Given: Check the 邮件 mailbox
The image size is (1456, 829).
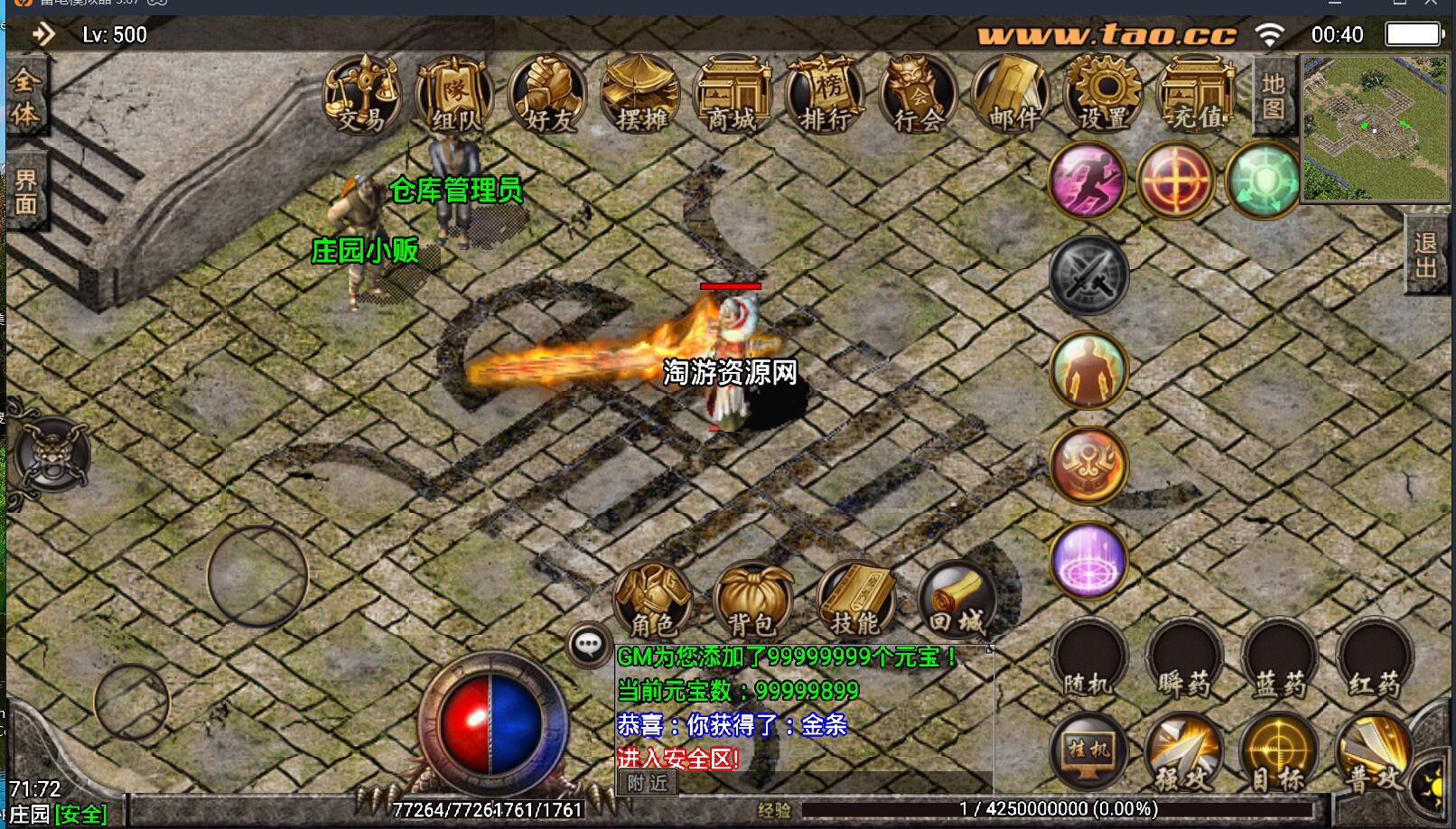Looking at the screenshot, I should tap(1011, 96).
